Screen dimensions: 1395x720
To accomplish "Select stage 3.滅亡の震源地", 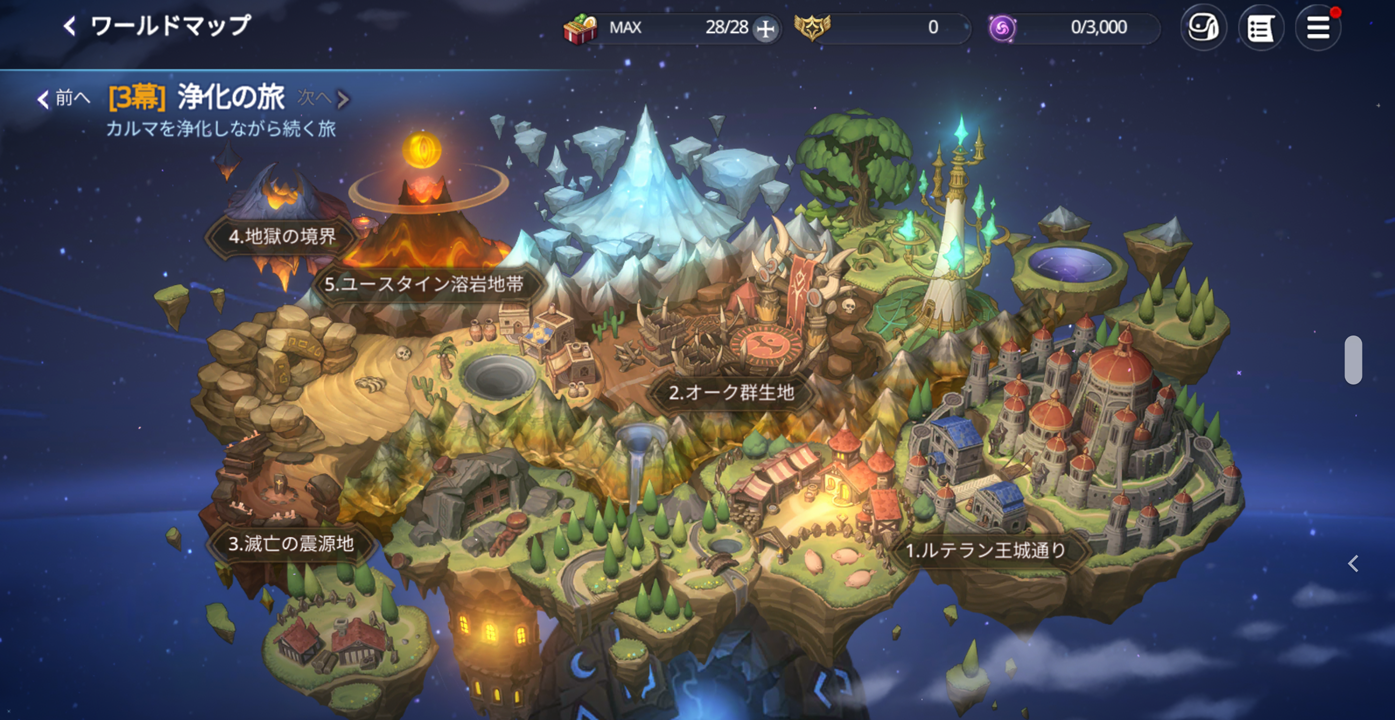I will pos(291,545).
